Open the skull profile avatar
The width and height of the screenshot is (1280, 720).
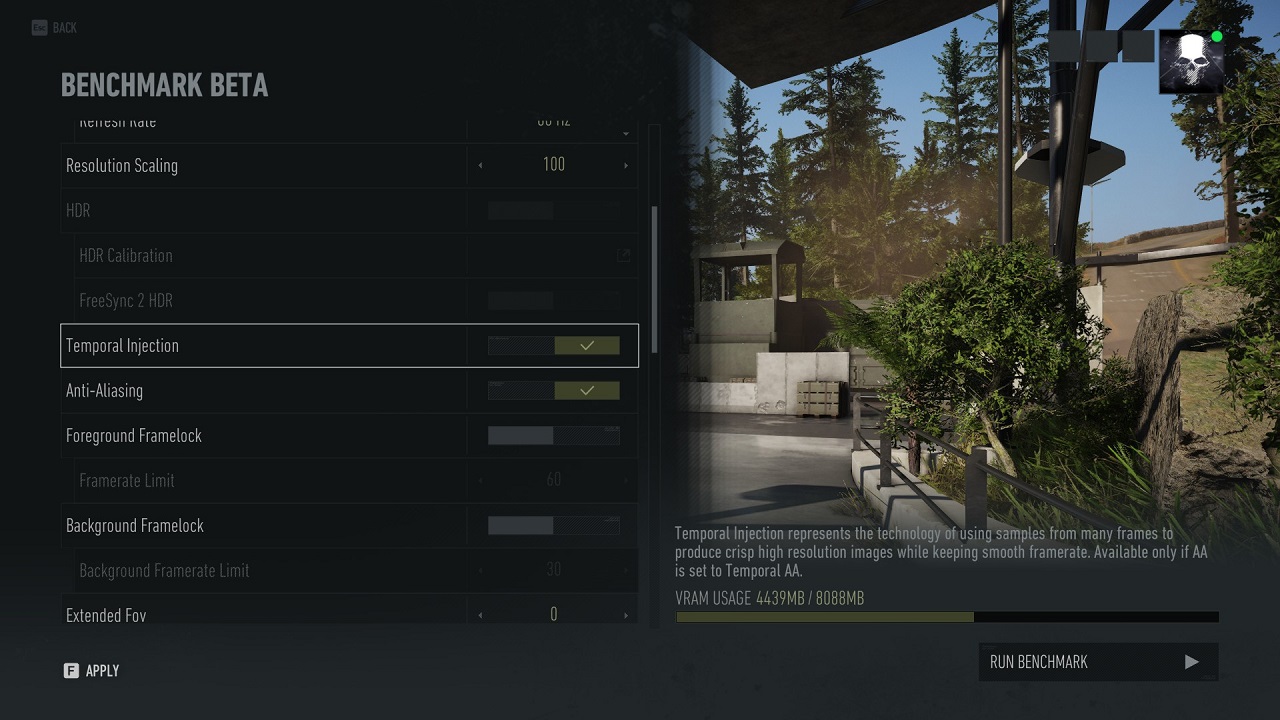(1191, 62)
